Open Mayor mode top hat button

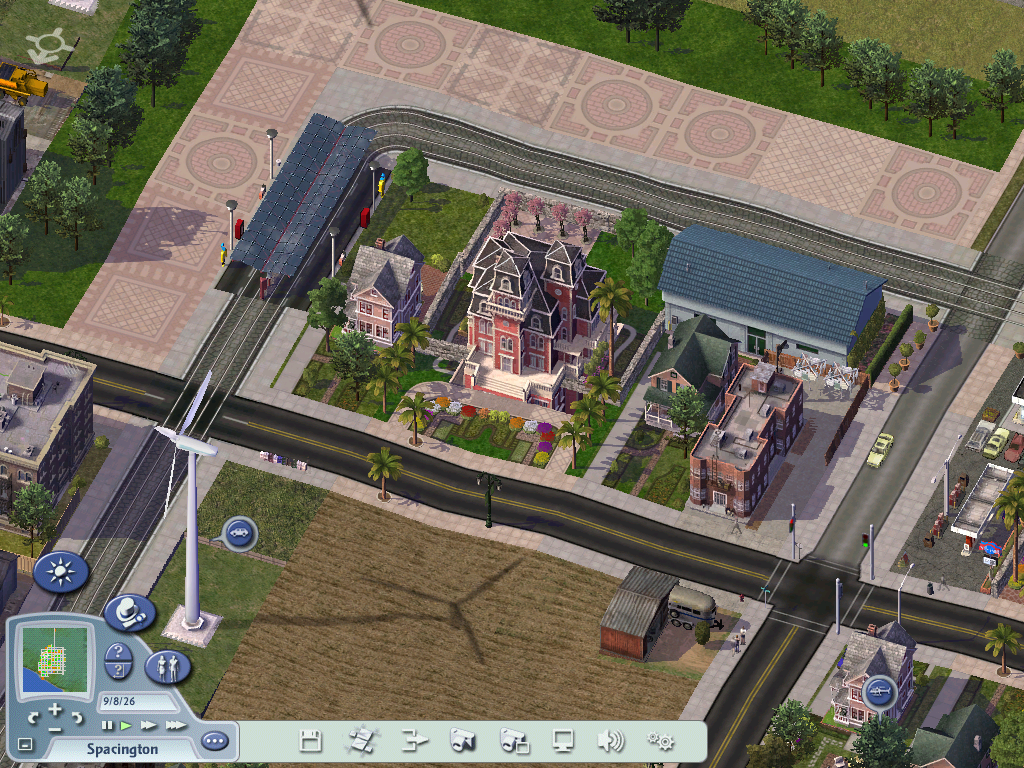coord(128,613)
